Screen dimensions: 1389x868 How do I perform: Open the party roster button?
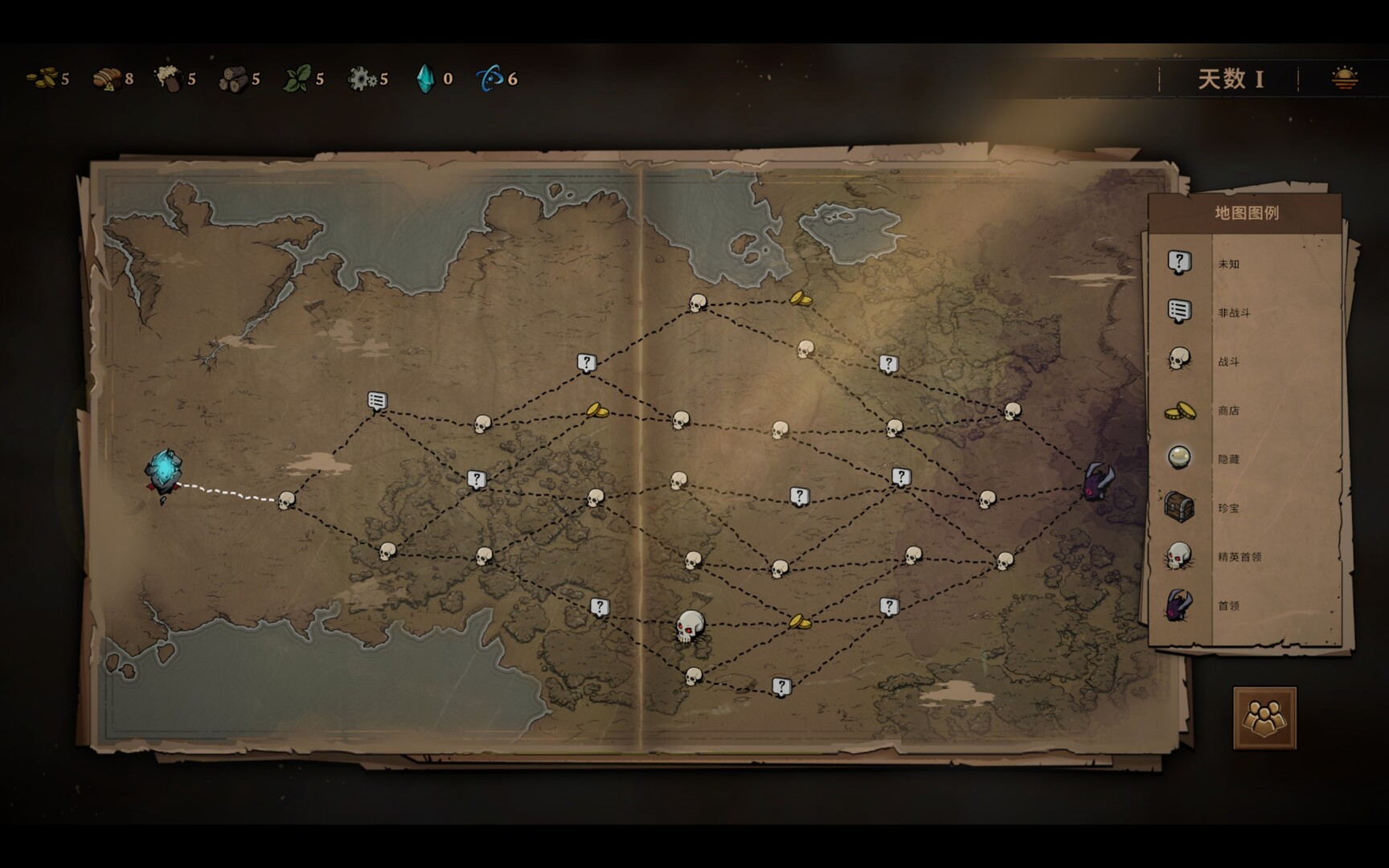[1264, 717]
